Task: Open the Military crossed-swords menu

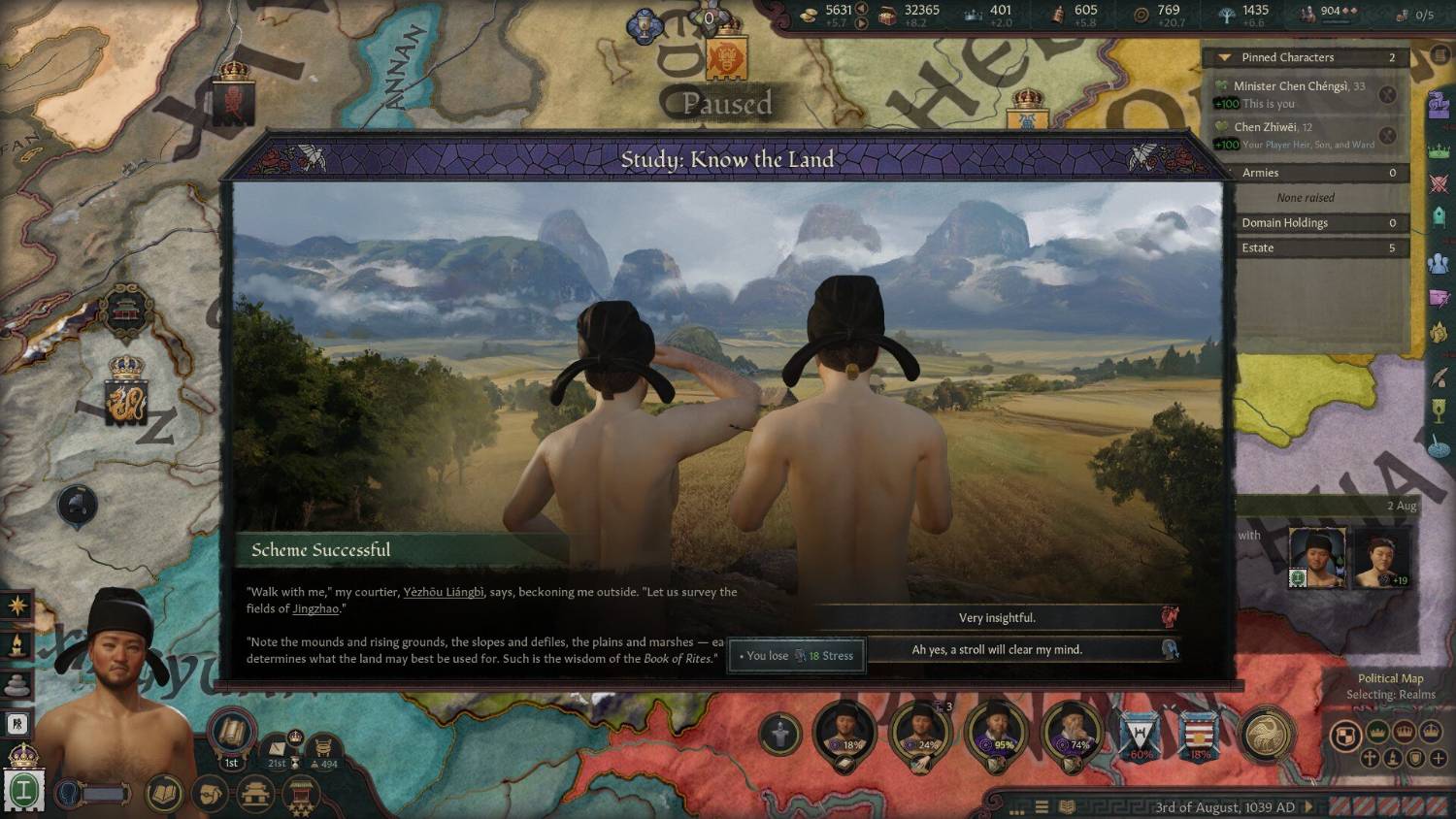Action: click(1439, 183)
